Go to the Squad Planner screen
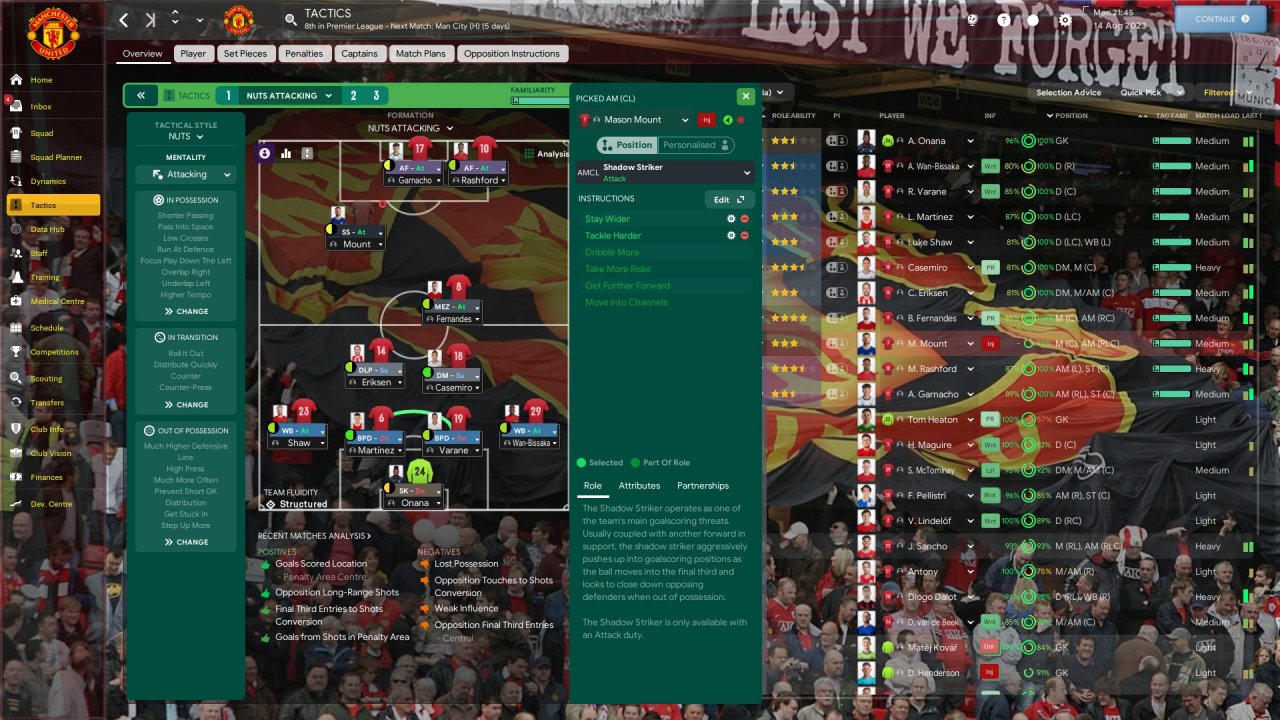This screenshot has width=1280, height=720. tap(56, 157)
